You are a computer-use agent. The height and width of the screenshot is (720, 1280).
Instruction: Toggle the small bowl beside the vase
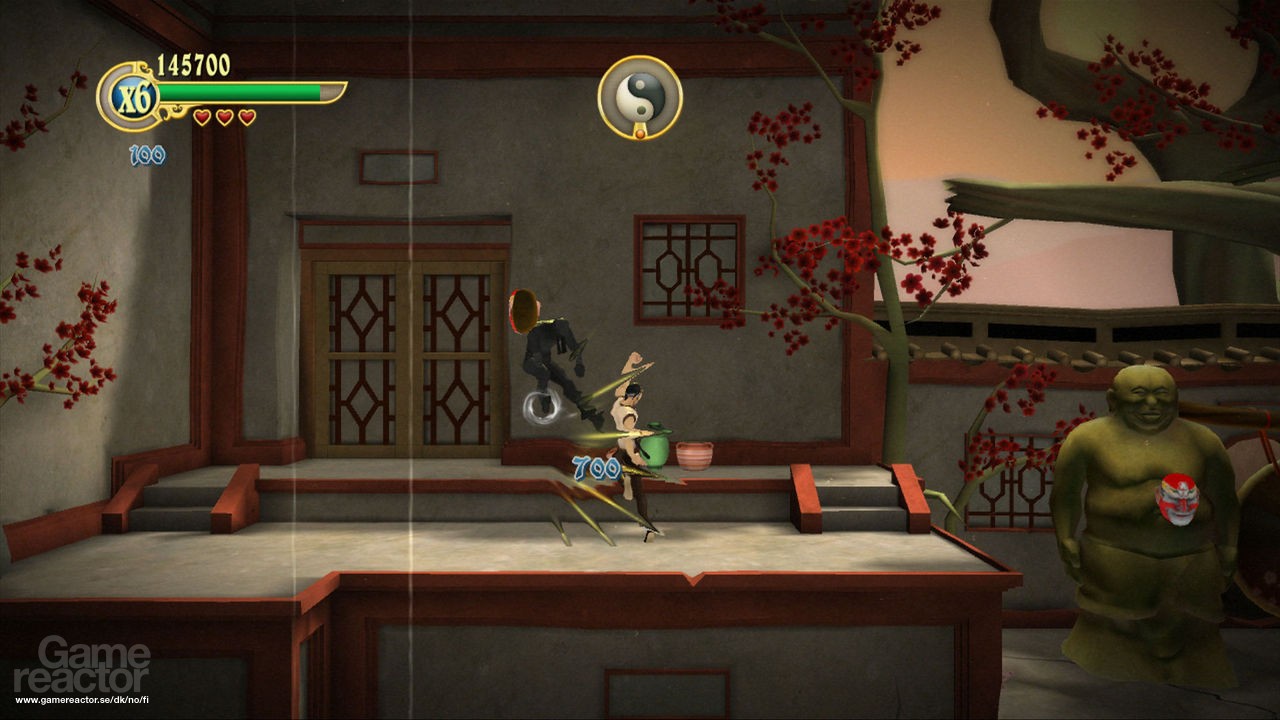click(x=694, y=458)
